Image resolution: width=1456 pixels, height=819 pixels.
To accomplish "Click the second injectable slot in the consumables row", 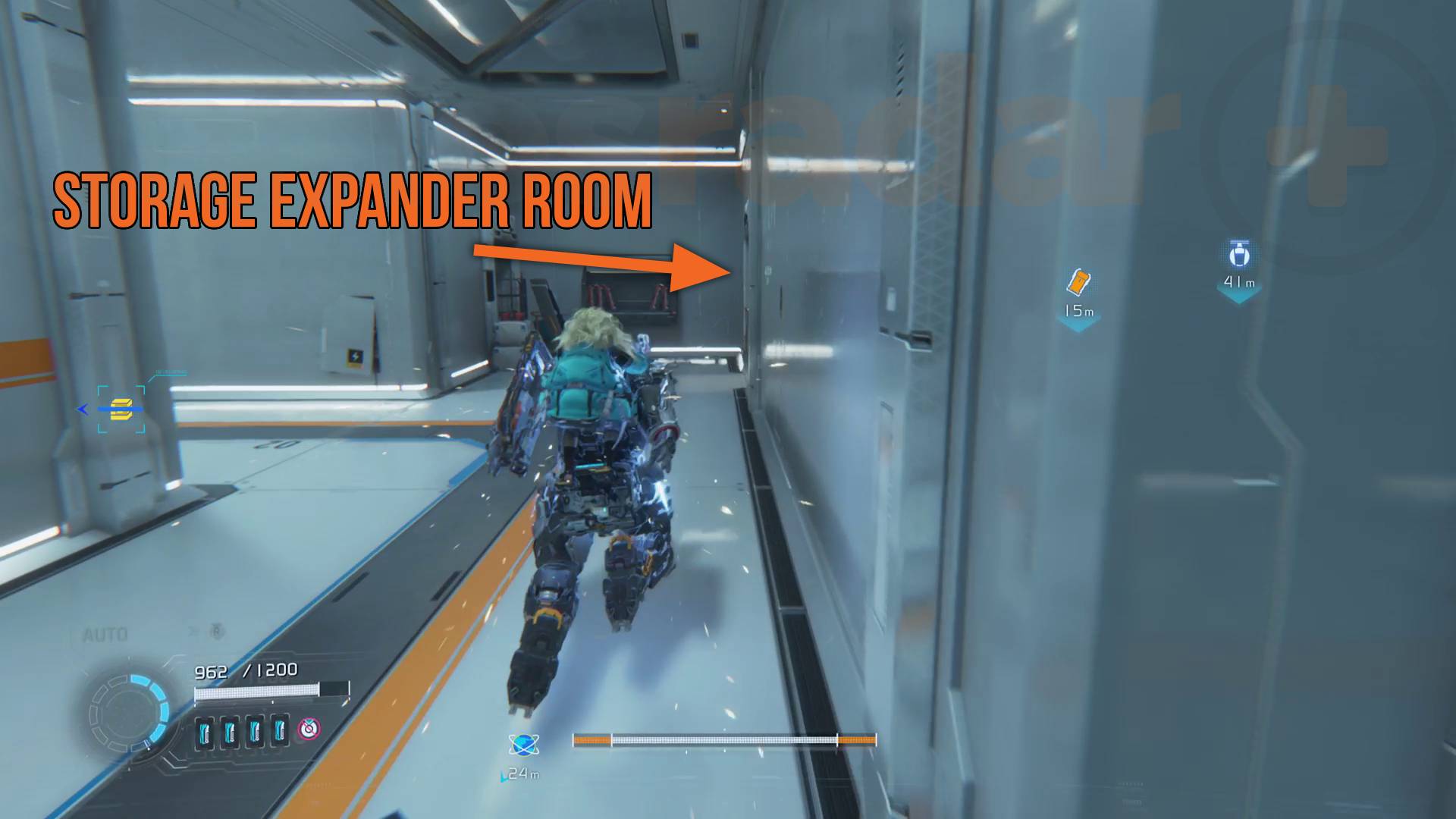I will [x=229, y=731].
